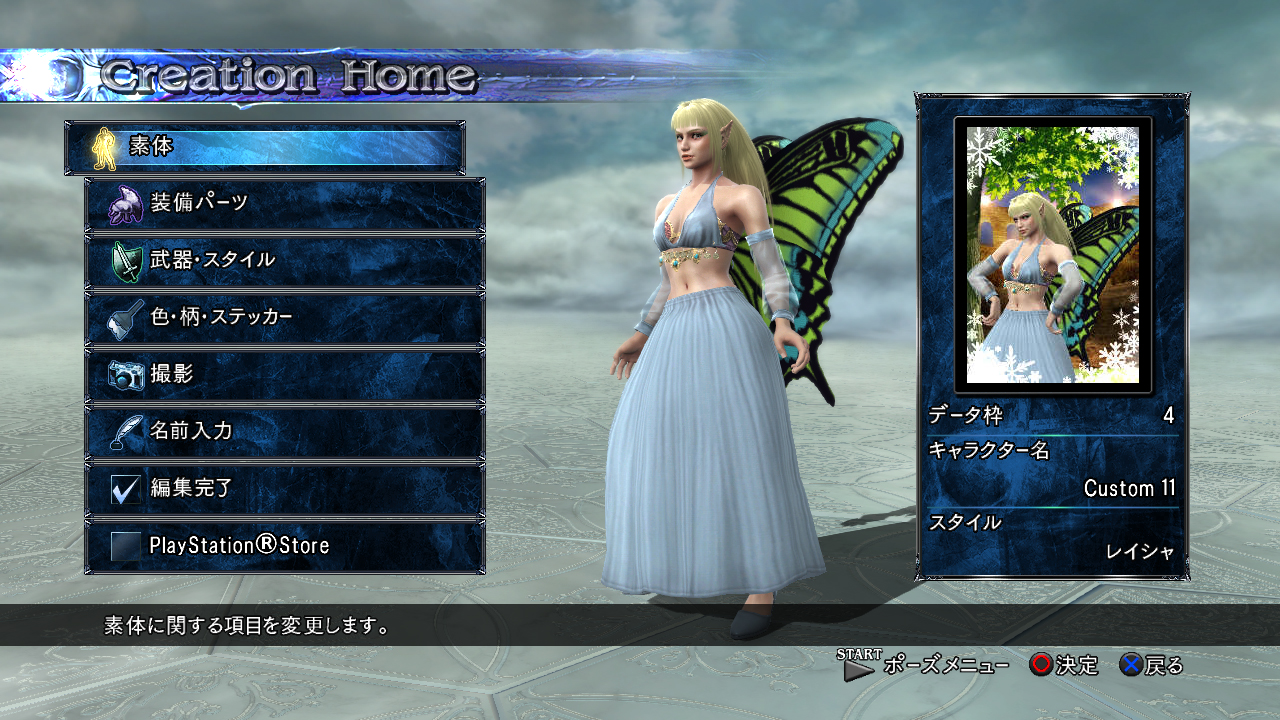Select the 素体 base body menu entry
Image resolution: width=1280 pixels, height=720 pixels.
[x=265, y=148]
